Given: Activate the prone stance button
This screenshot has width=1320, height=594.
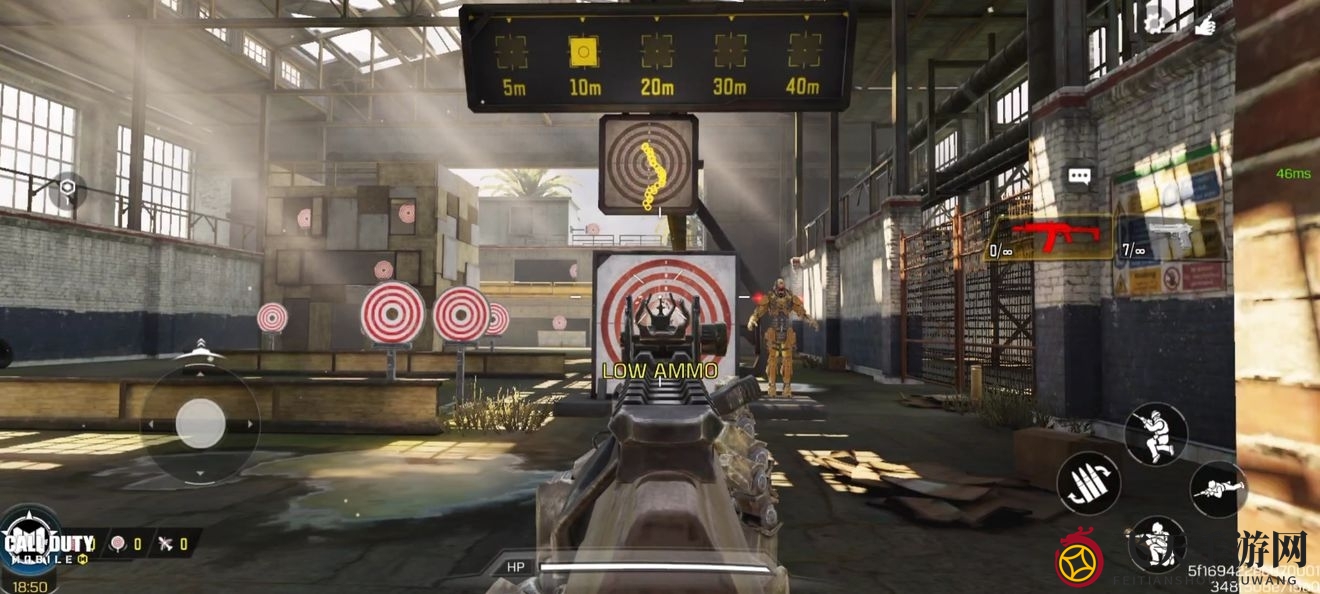Looking at the screenshot, I should point(1218,489).
